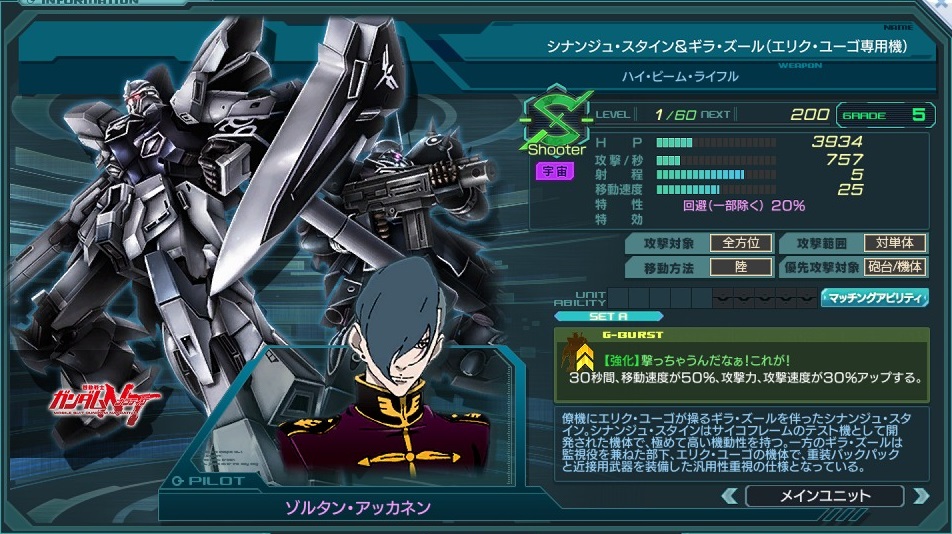Click the purple 宇宙 (Space) terrain tag

click(555, 171)
